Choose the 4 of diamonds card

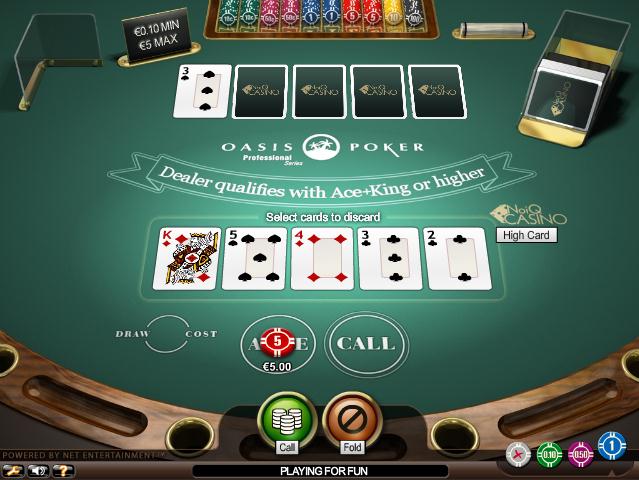323,258
